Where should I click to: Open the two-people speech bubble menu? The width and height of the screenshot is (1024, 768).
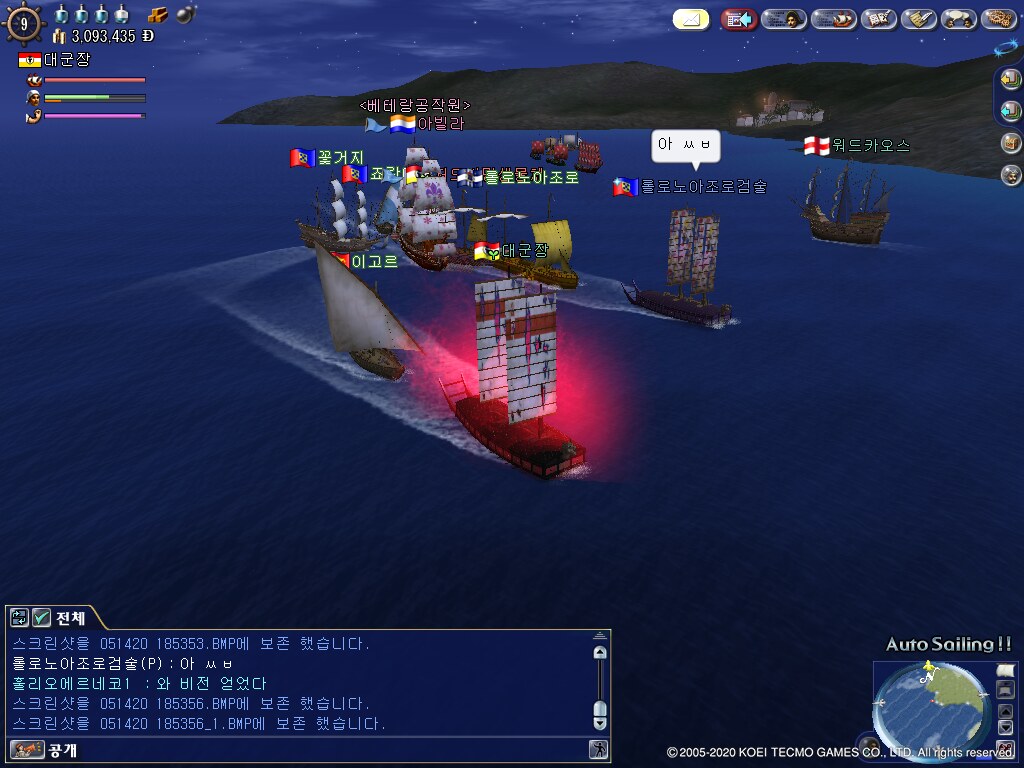(x=959, y=19)
